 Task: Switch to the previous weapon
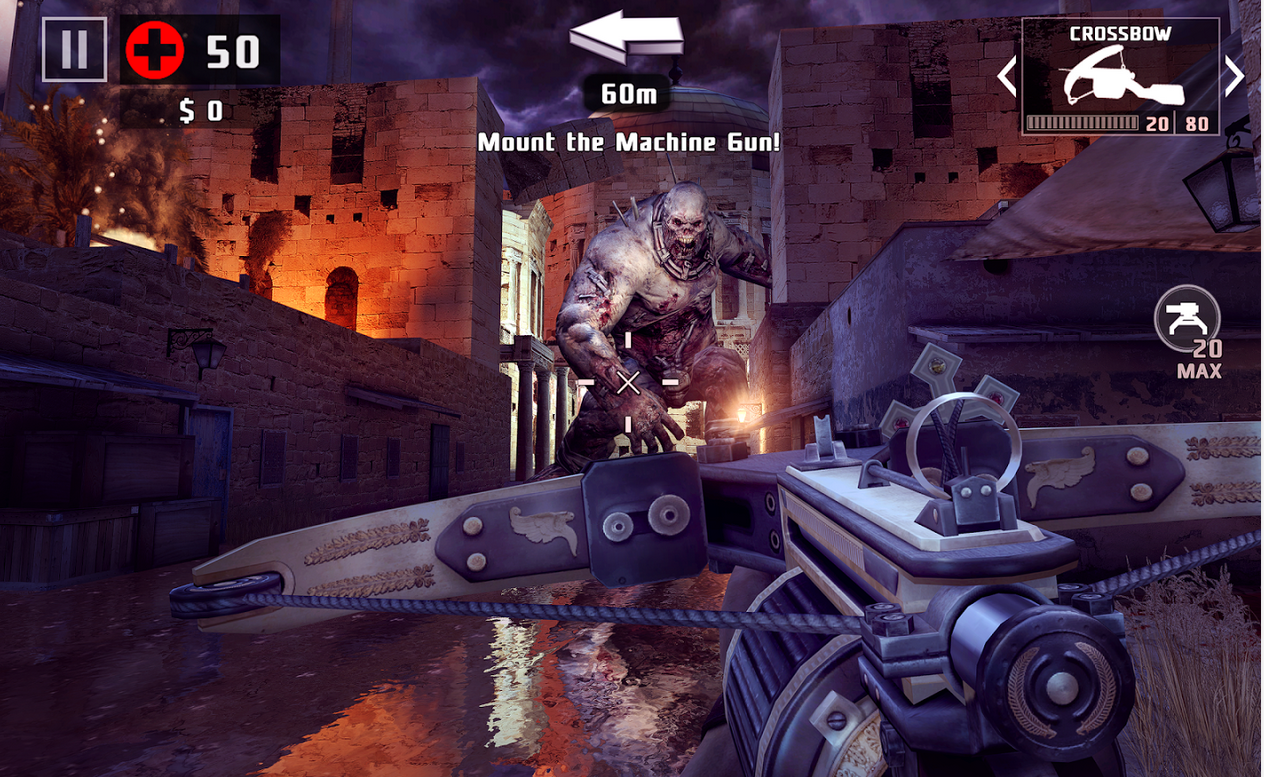[x=1007, y=76]
